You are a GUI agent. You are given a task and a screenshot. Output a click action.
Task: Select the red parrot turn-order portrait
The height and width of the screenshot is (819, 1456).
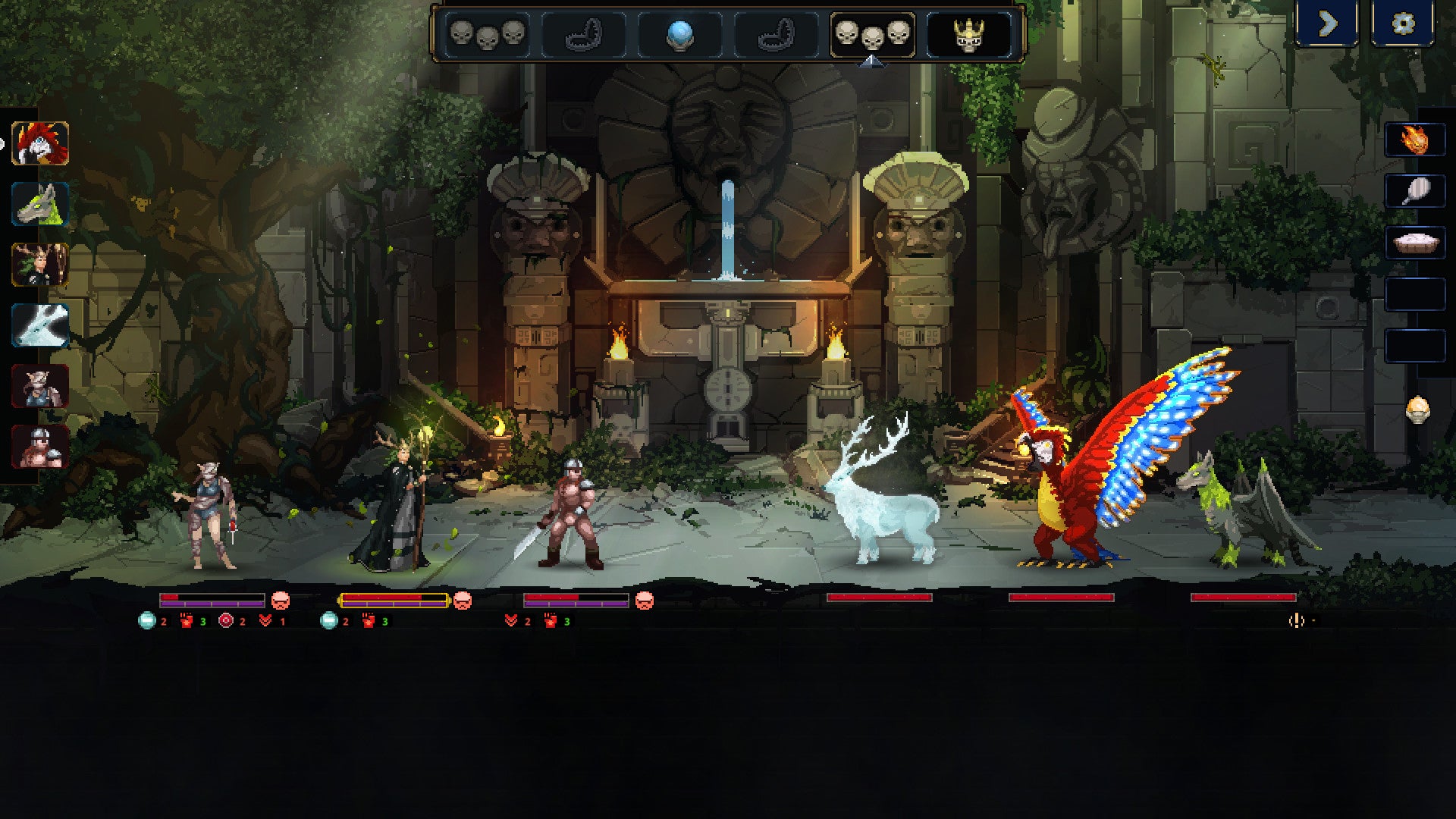pyautogui.click(x=40, y=143)
